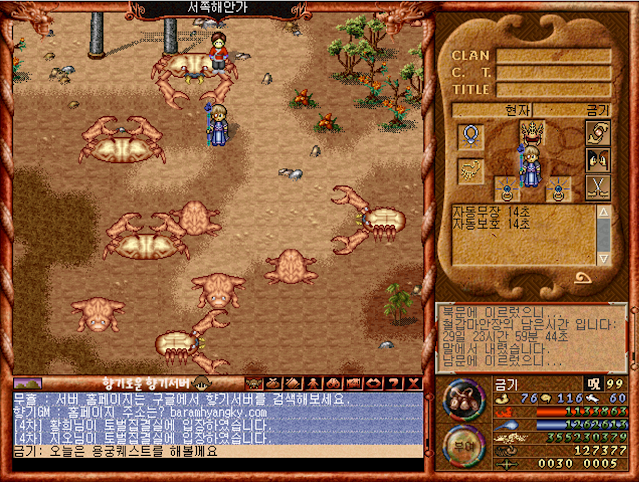Open the skull-faced status menu icon
This screenshot has width=639, height=482.
click(x=253, y=383)
